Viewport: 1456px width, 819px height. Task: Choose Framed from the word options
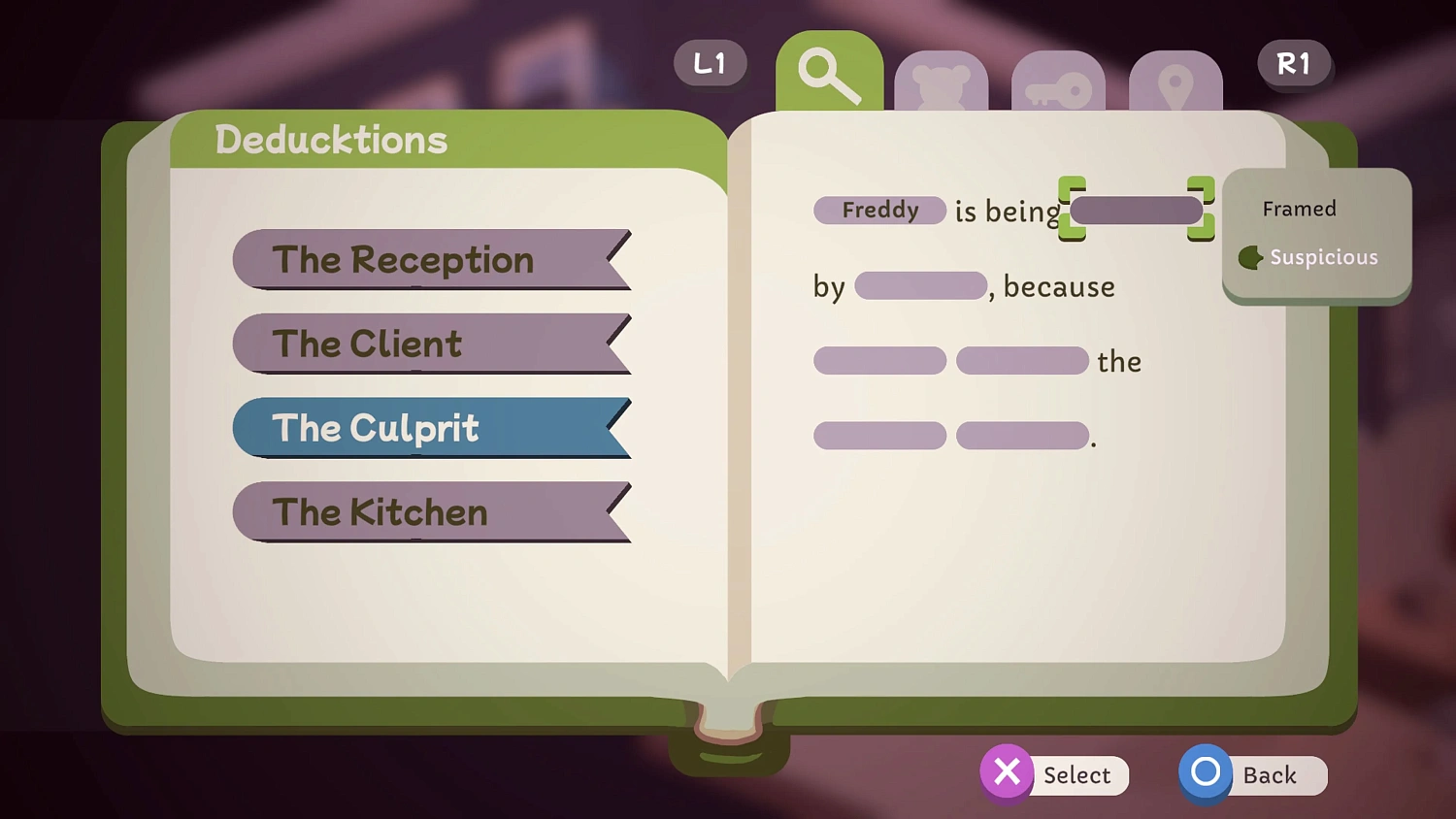click(1300, 209)
